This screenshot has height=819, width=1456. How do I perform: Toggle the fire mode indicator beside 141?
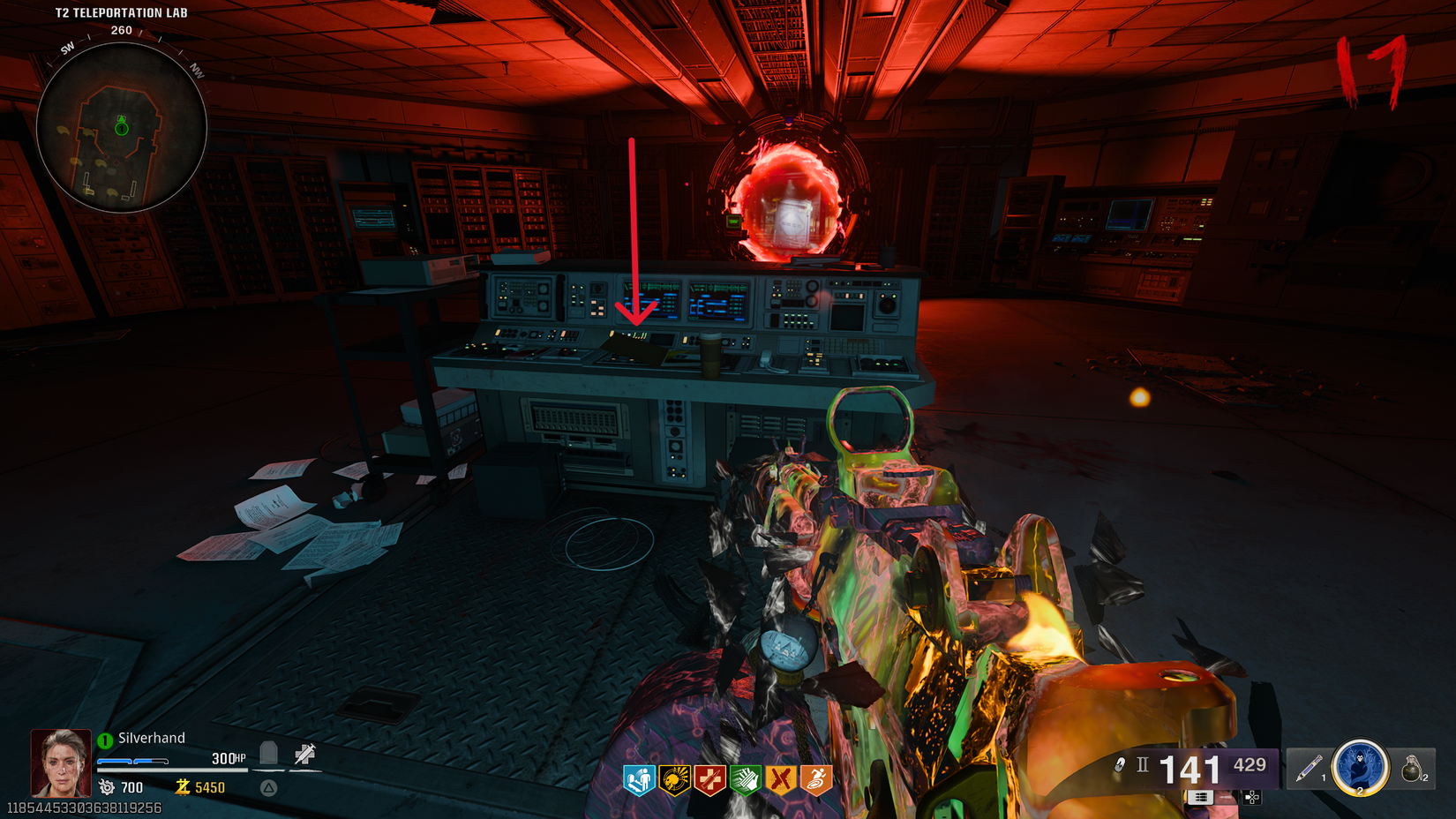coord(1142,764)
